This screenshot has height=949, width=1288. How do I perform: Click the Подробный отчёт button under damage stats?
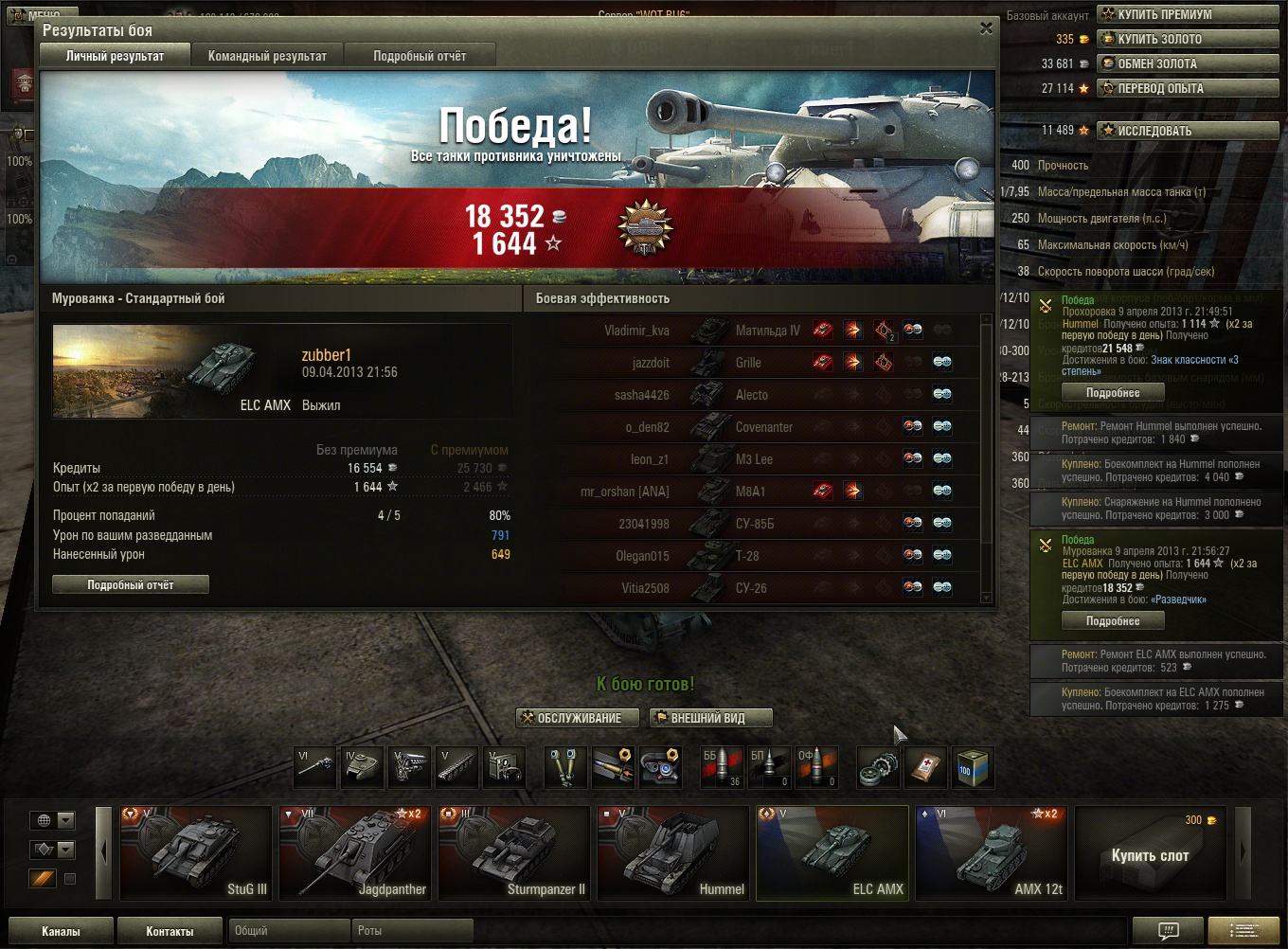click(131, 585)
